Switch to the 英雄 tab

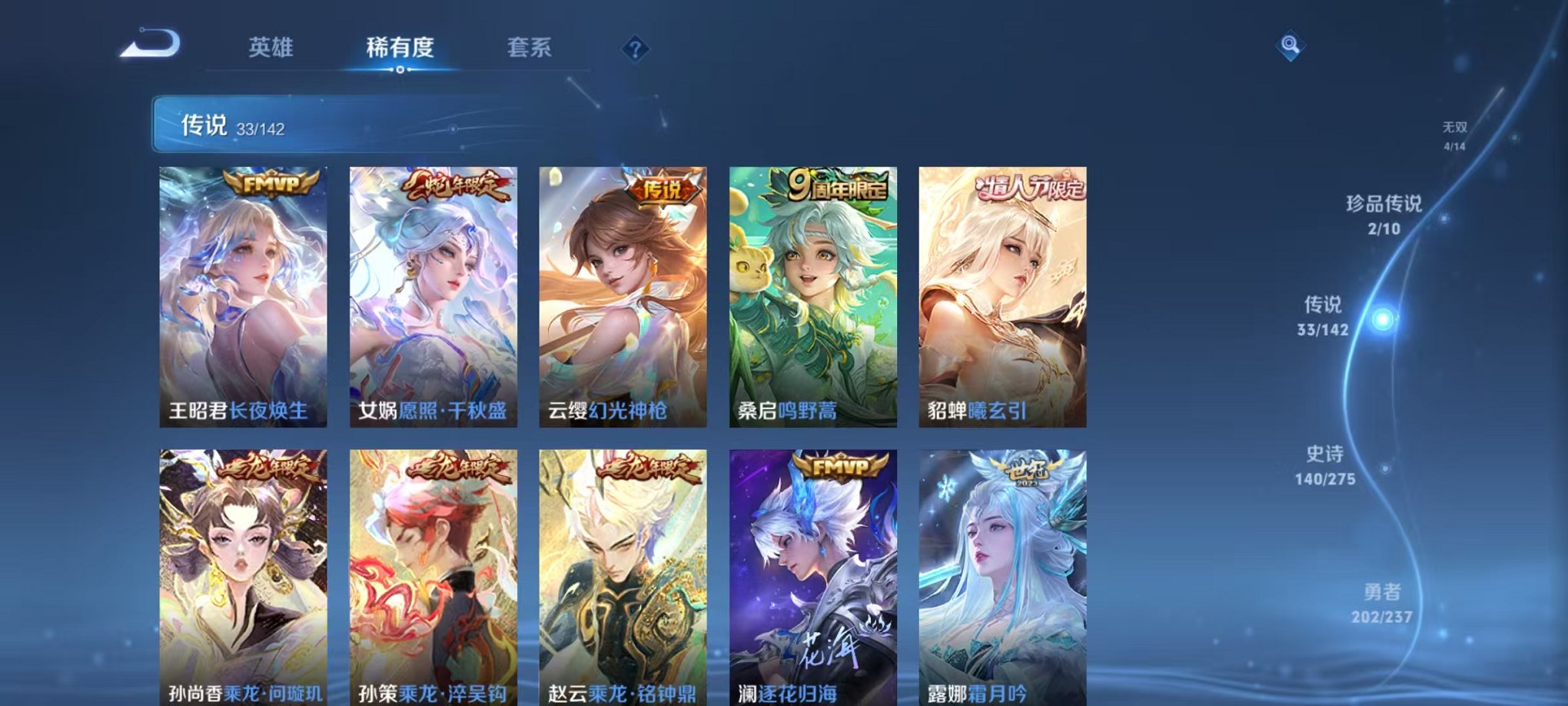pos(272,48)
